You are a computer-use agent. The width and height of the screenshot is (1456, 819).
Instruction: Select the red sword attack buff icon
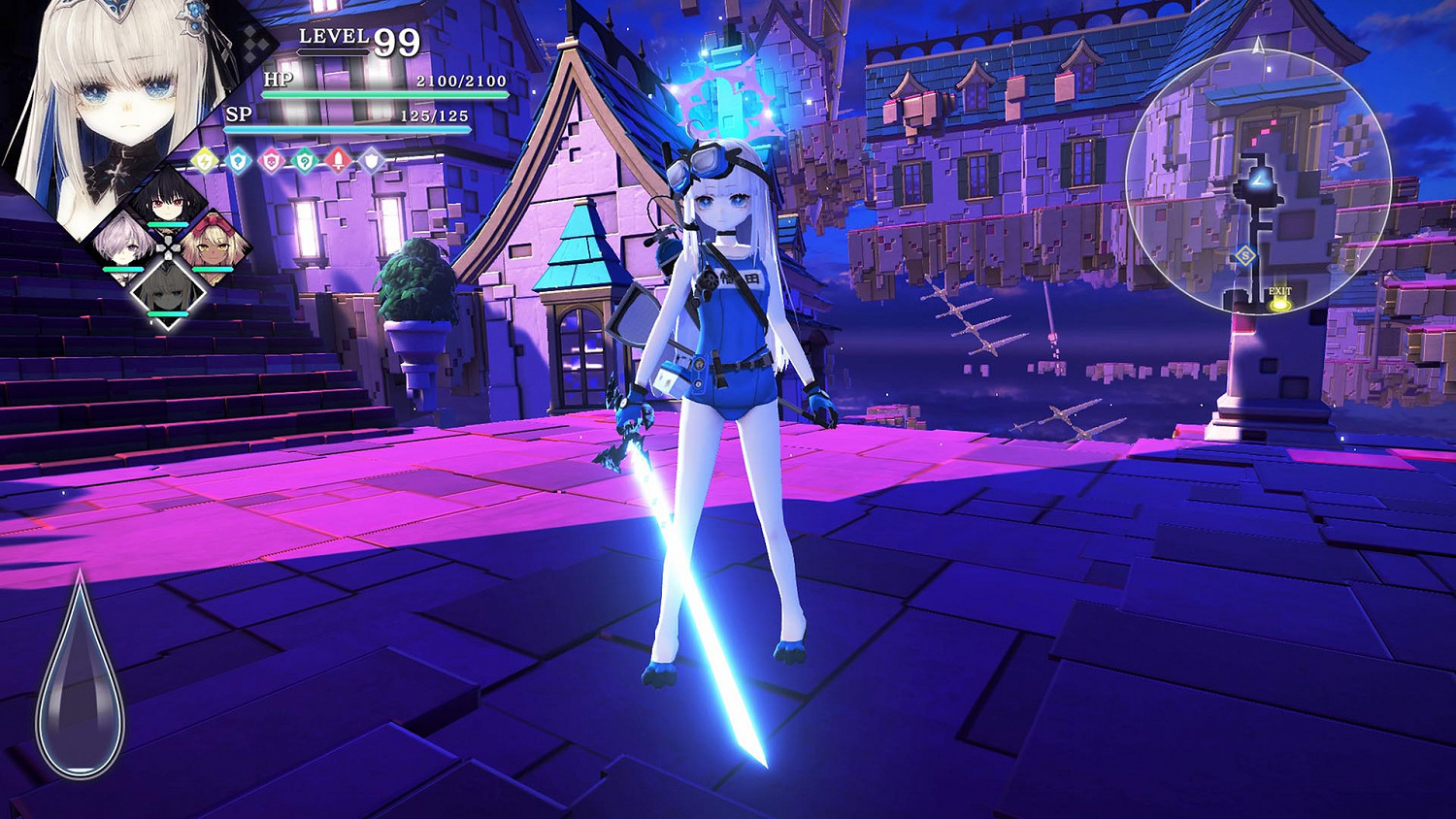pyautogui.click(x=338, y=160)
